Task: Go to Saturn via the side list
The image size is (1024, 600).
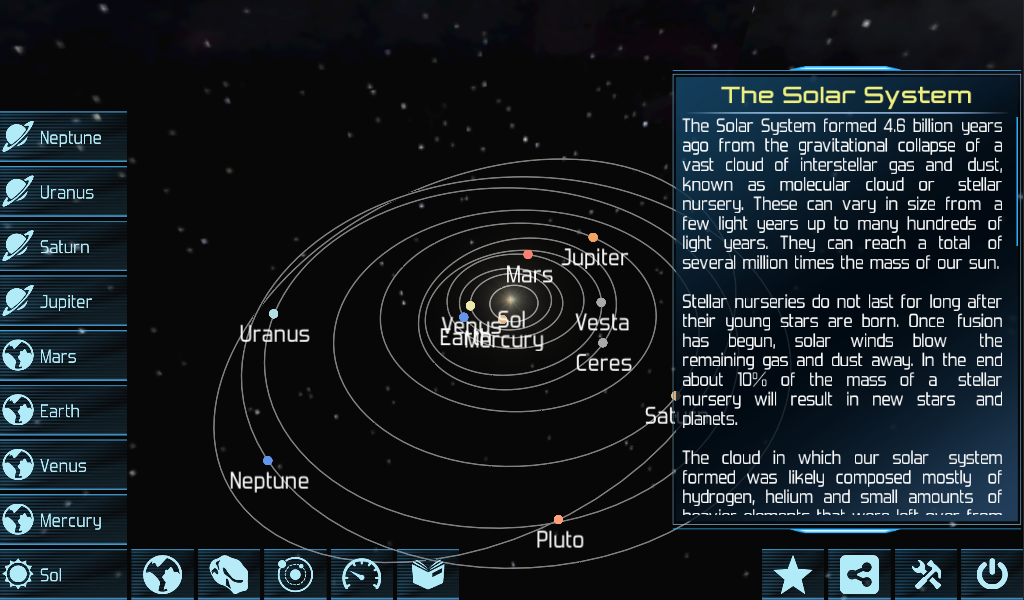Action: click(x=64, y=247)
